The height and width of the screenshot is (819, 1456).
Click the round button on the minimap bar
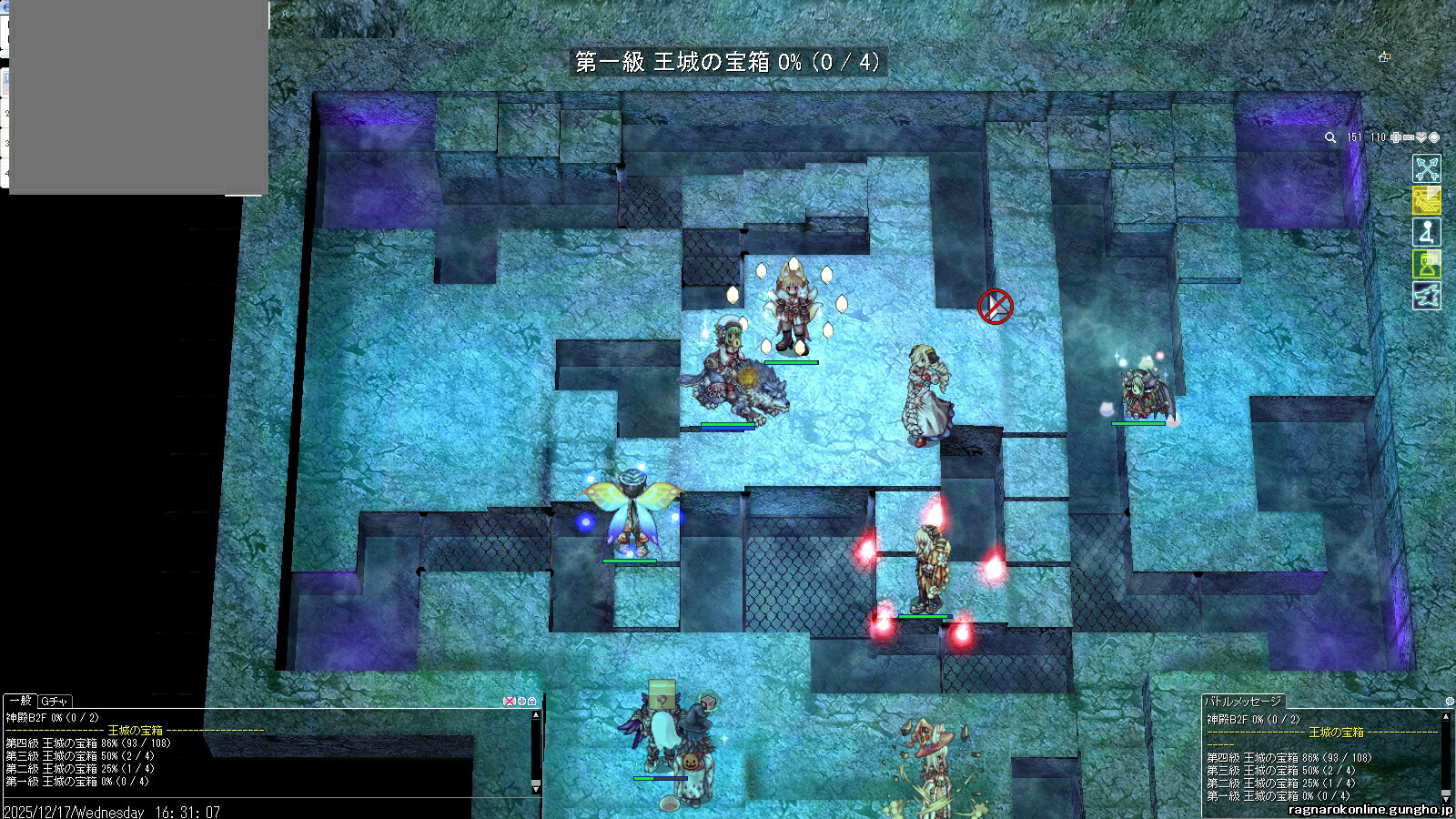(x=1434, y=137)
